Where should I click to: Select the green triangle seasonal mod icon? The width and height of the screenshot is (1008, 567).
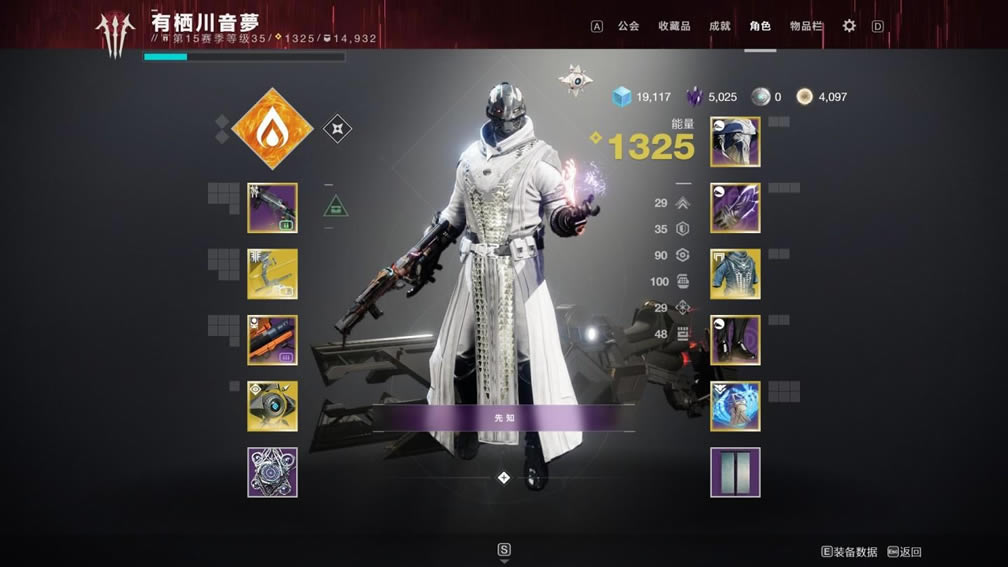336,207
